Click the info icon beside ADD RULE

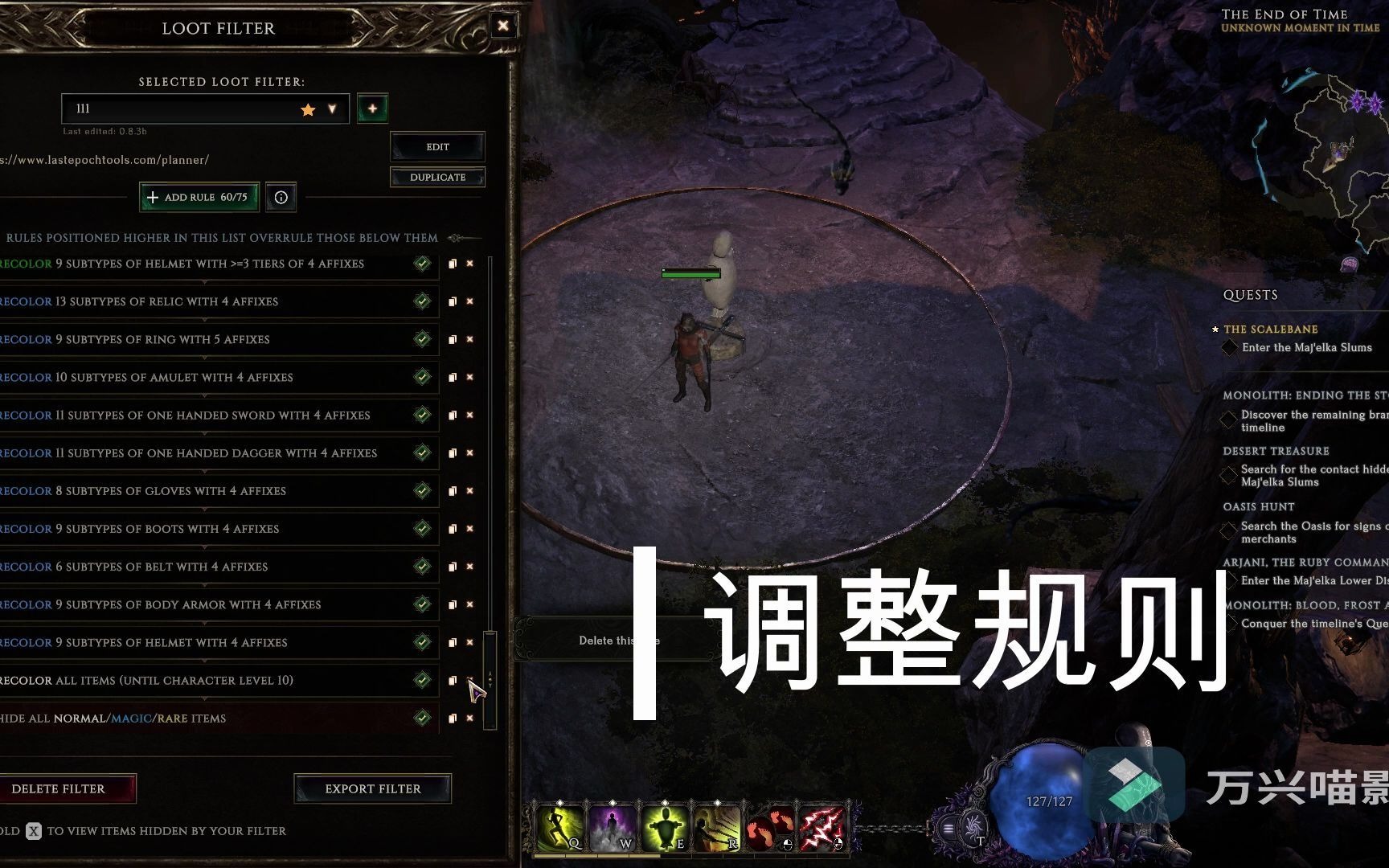coord(280,197)
